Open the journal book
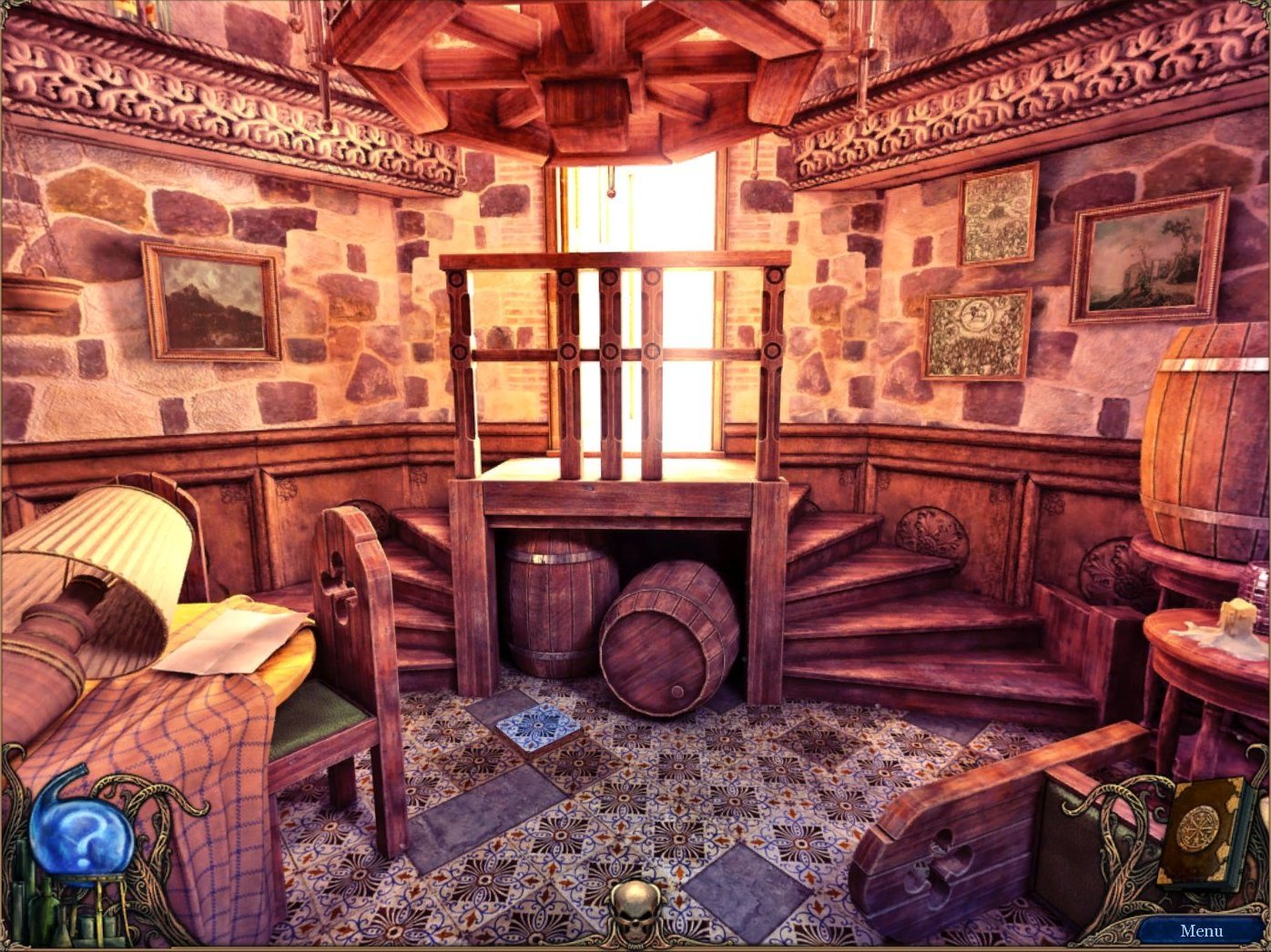Viewport: 1271px width, 952px height. point(1199,828)
